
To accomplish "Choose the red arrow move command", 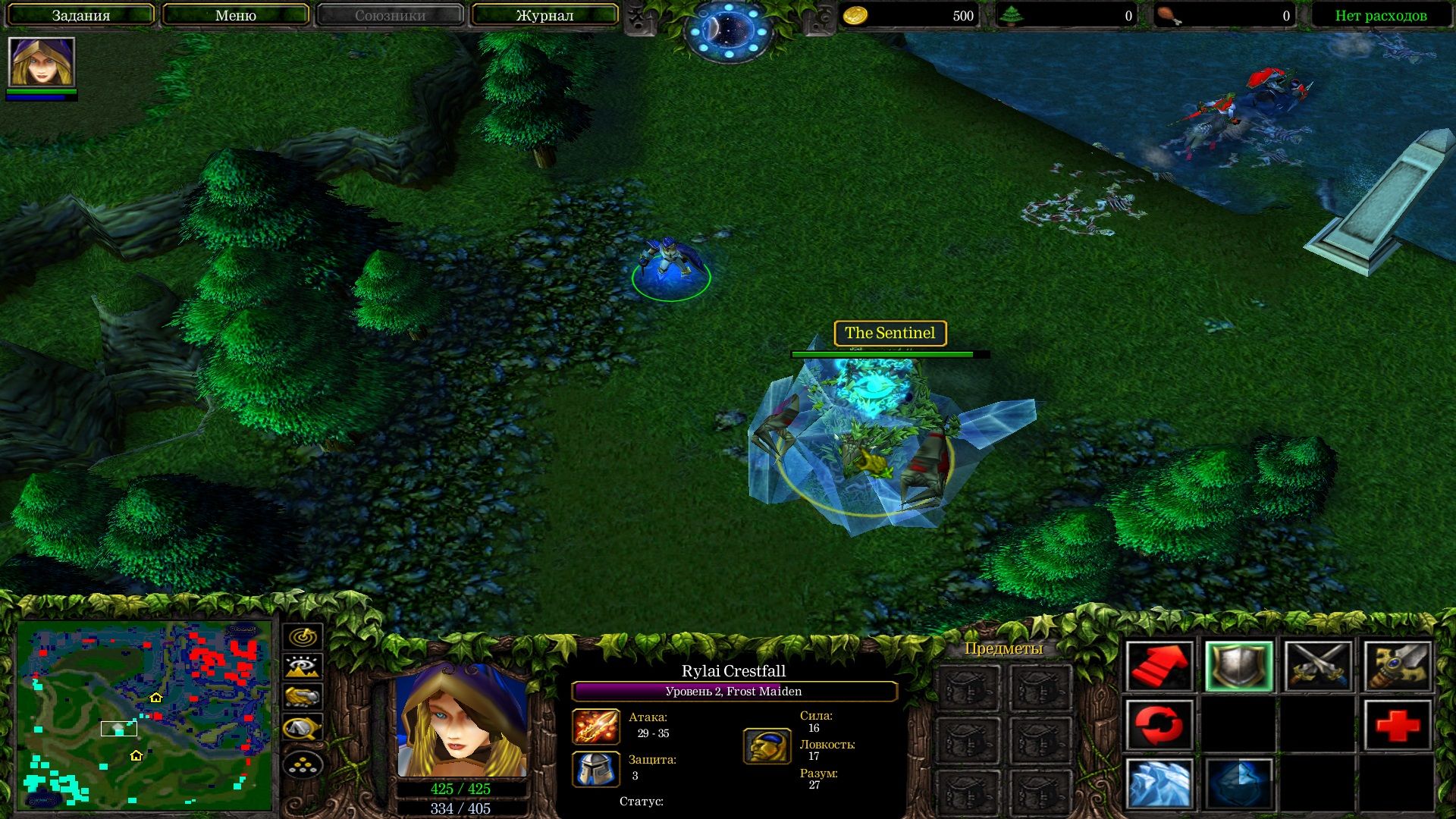I will (1159, 667).
